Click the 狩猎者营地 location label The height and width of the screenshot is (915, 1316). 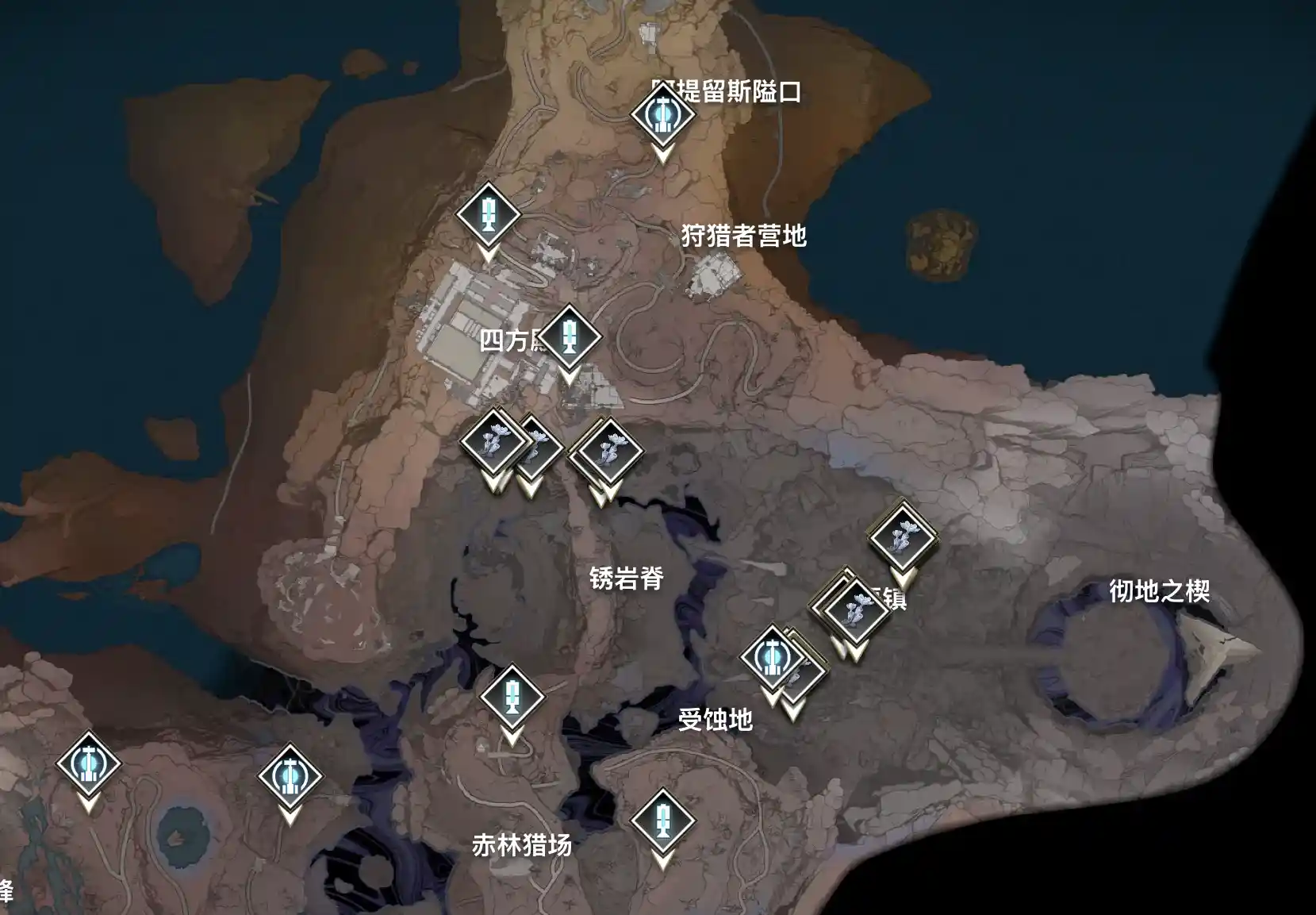coord(744,234)
